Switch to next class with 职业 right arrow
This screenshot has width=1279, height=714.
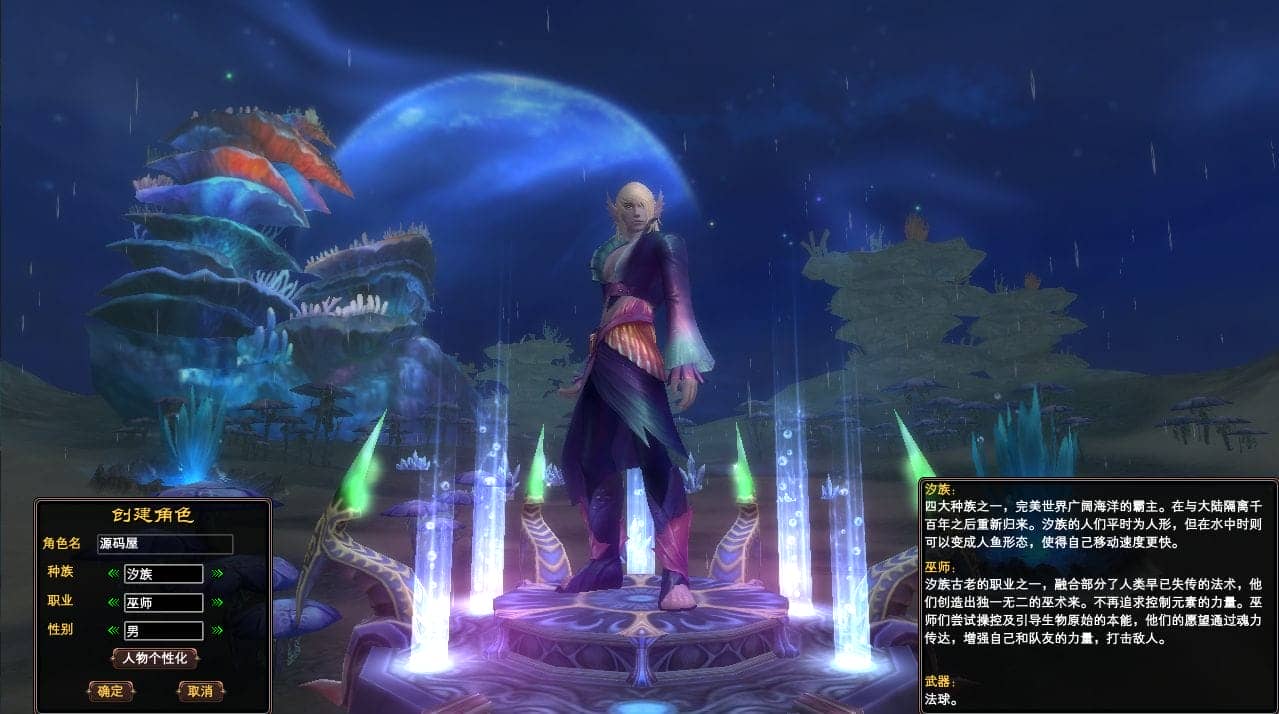point(217,602)
